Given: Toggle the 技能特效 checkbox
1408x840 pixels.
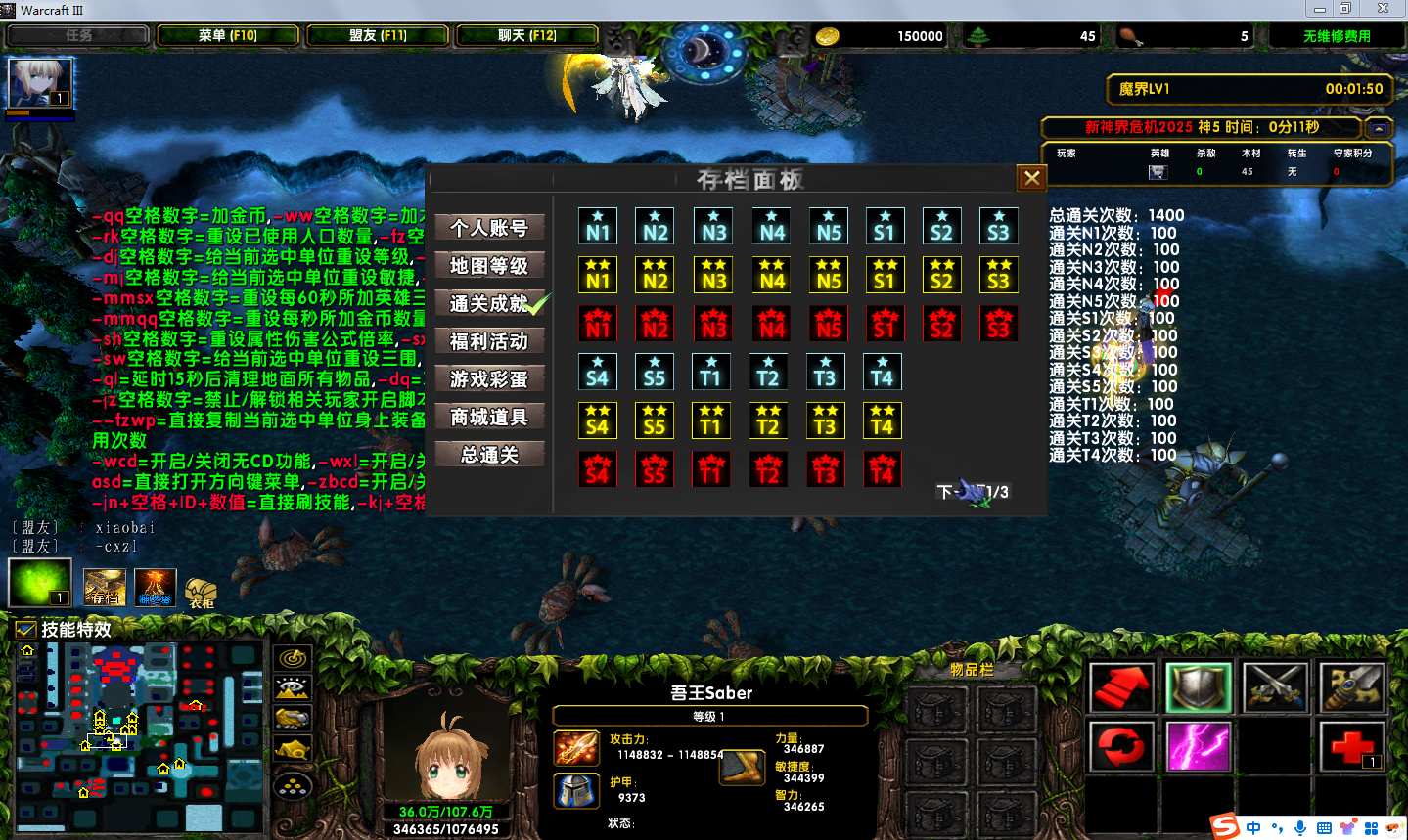Looking at the screenshot, I should (26, 630).
